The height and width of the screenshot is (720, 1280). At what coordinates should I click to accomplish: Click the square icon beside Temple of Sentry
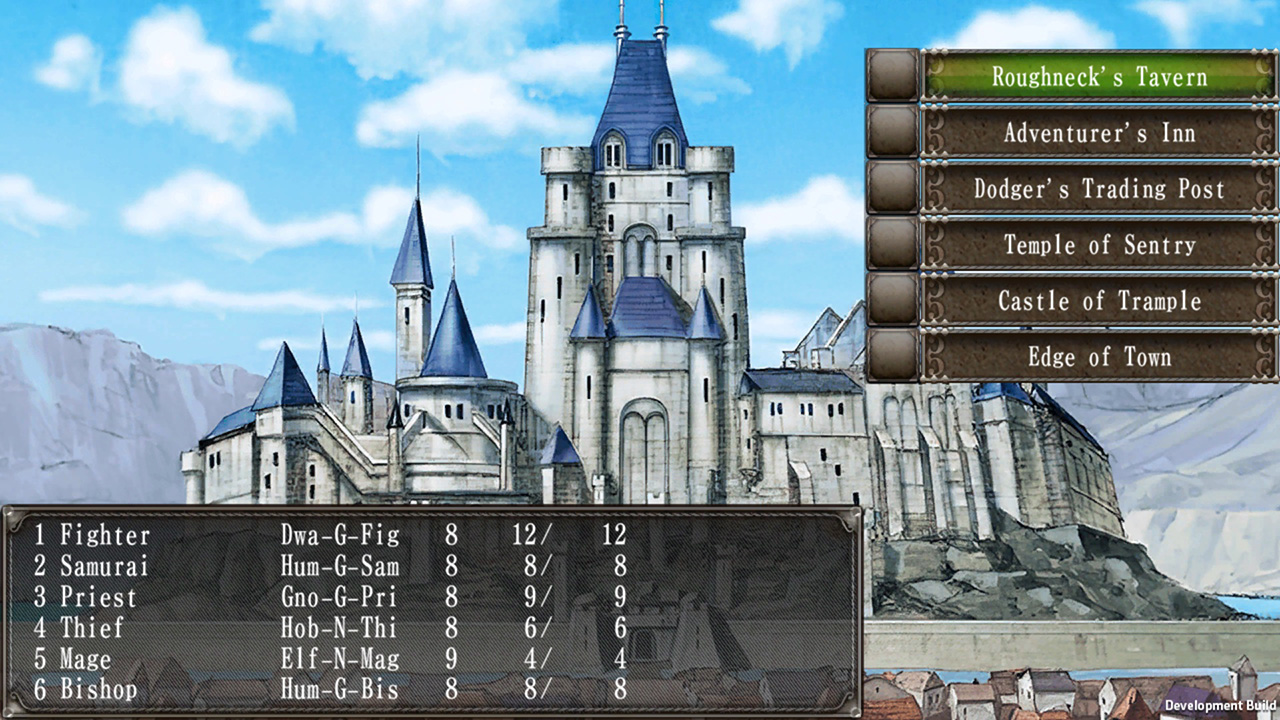point(890,245)
